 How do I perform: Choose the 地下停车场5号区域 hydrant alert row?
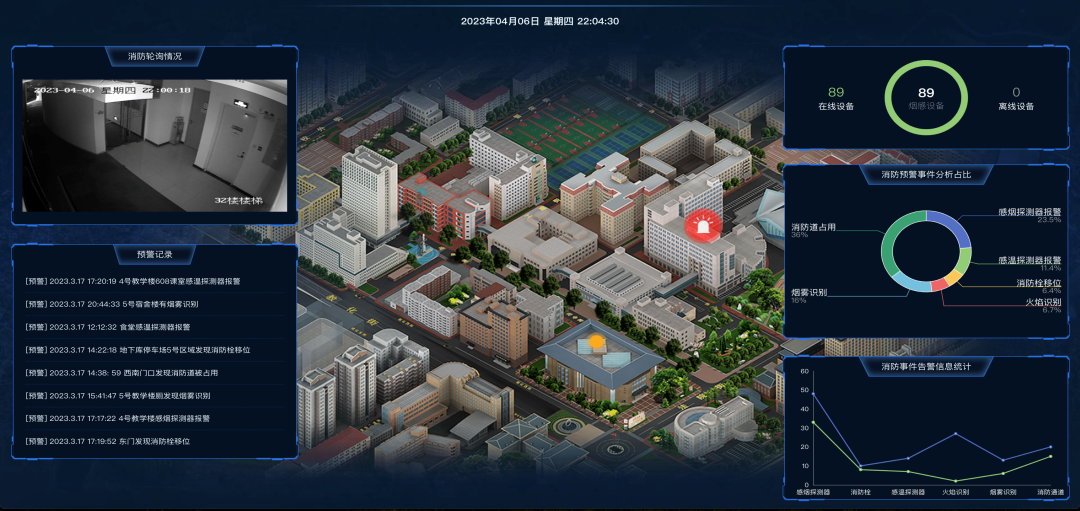[138, 350]
